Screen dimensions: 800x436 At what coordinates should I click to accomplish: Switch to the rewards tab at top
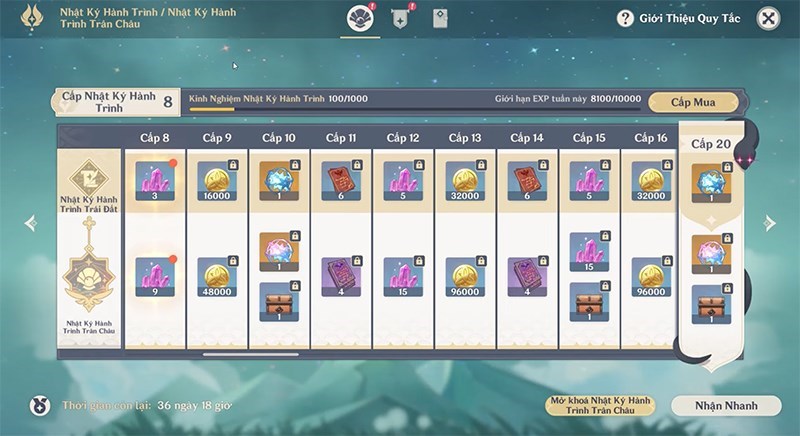(358, 18)
